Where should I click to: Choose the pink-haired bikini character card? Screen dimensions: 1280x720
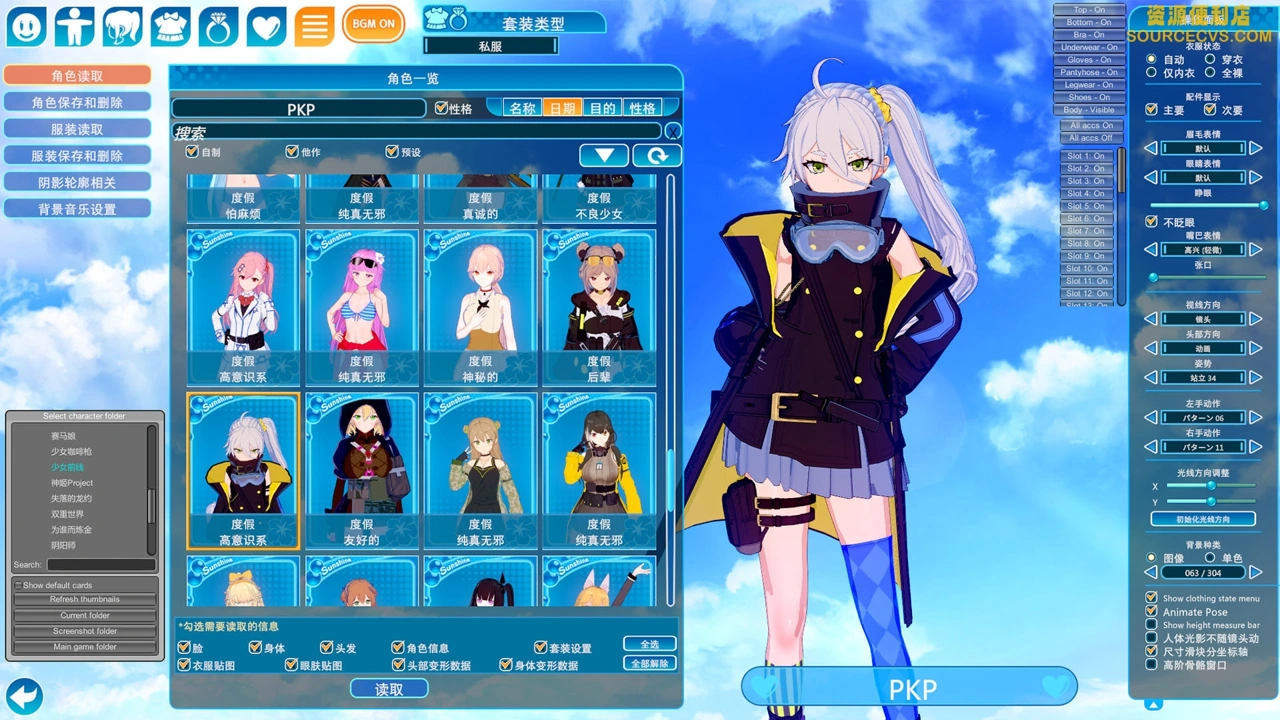(361, 308)
